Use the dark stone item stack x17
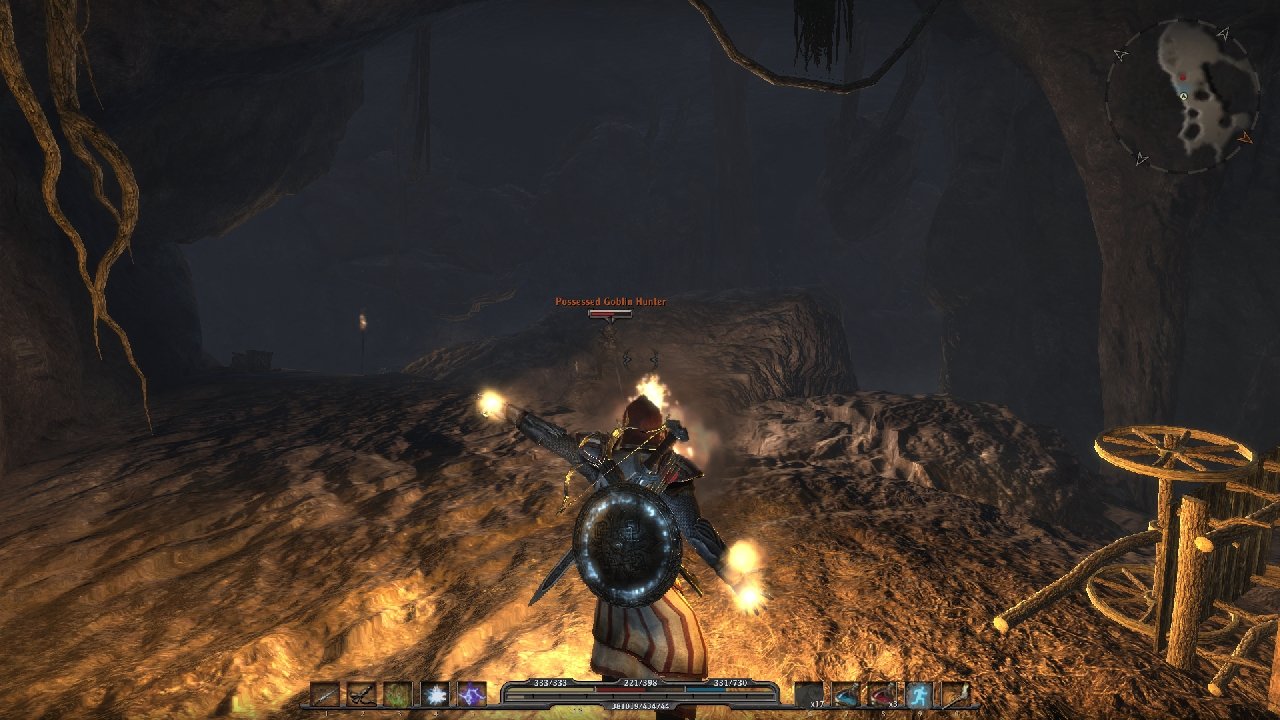Screen dimensions: 1280x720 809,694
